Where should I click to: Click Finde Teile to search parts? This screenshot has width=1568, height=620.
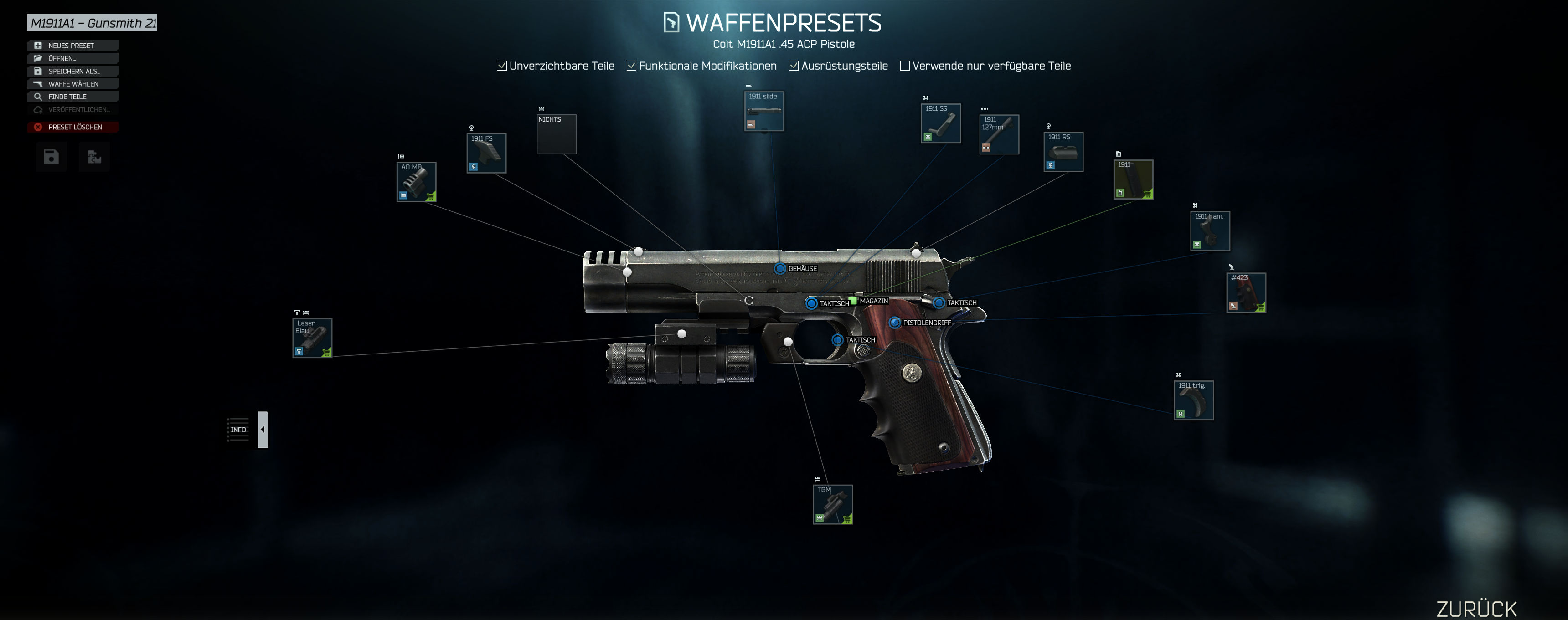click(72, 97)
